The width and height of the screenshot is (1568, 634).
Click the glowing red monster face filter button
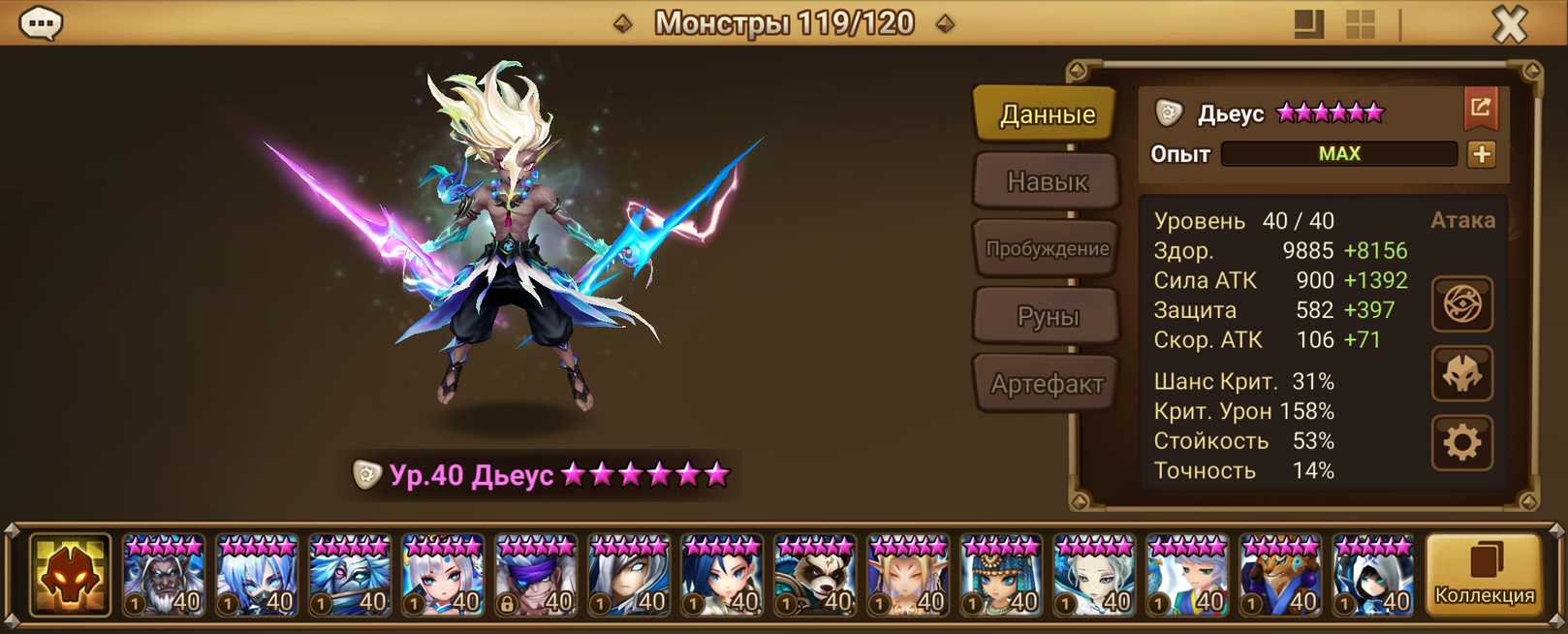[x=70, y=576]
